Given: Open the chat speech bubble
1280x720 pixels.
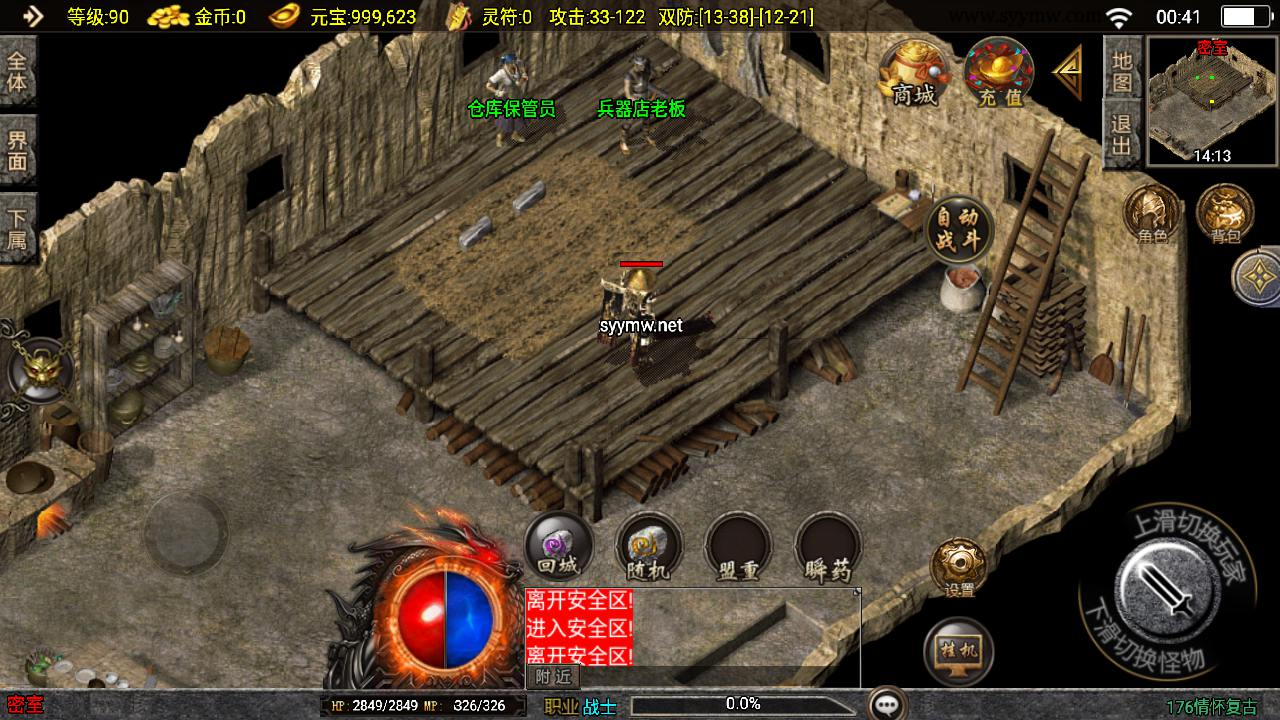Looking at the screenshot, I should coord(887,705).
